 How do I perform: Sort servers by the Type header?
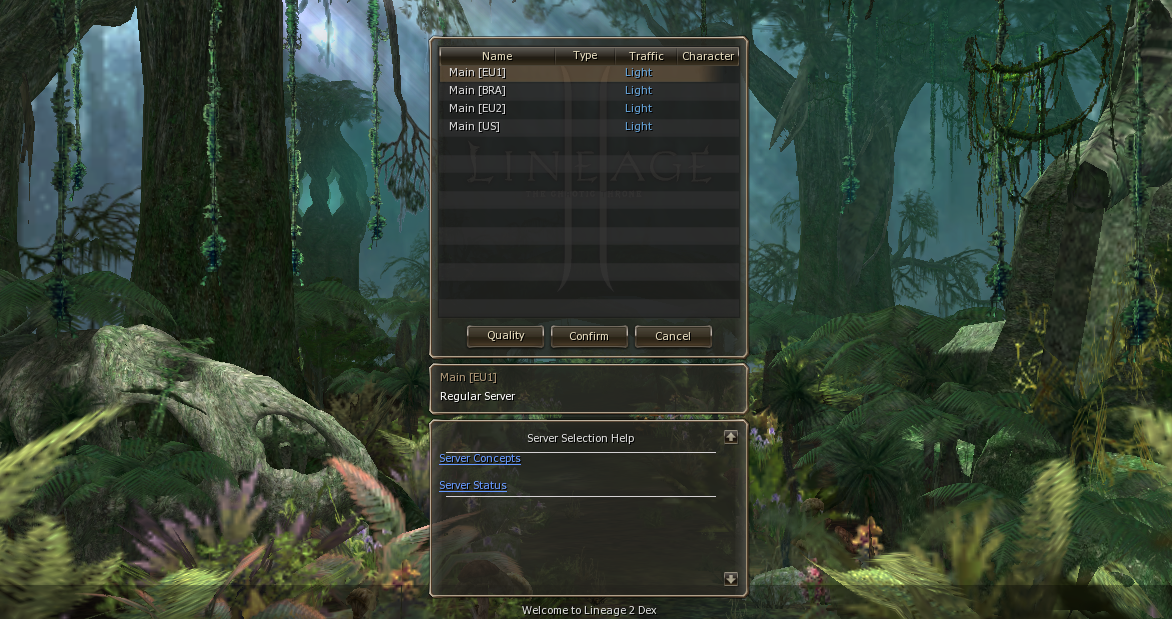click(x=585, y=56)
